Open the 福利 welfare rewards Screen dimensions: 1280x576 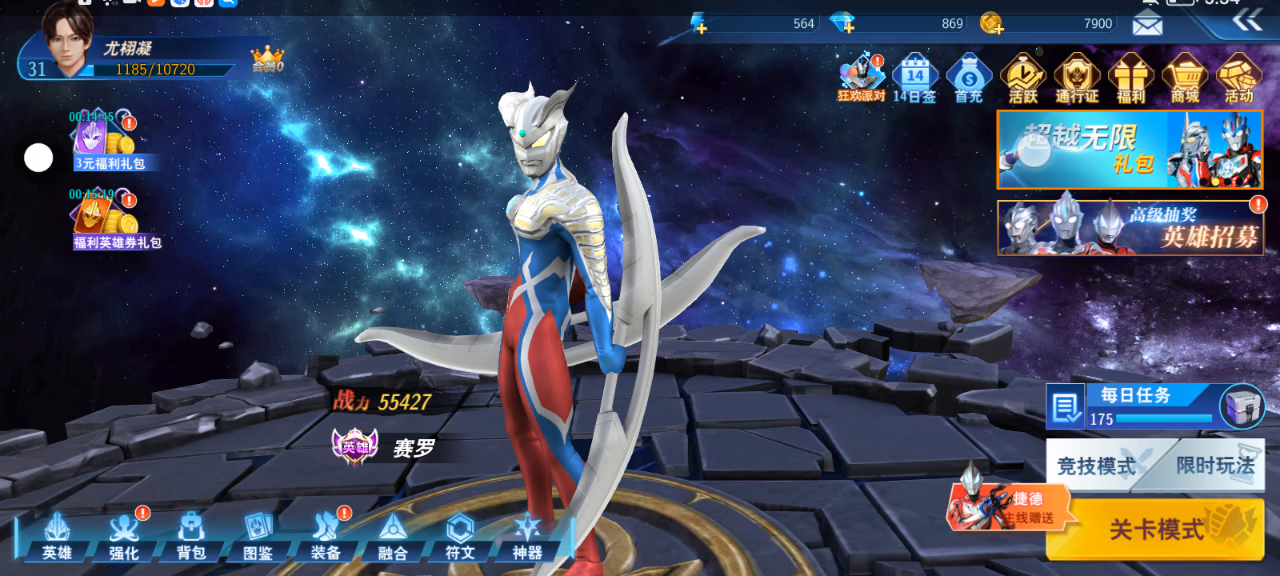tap(1131, 78)
